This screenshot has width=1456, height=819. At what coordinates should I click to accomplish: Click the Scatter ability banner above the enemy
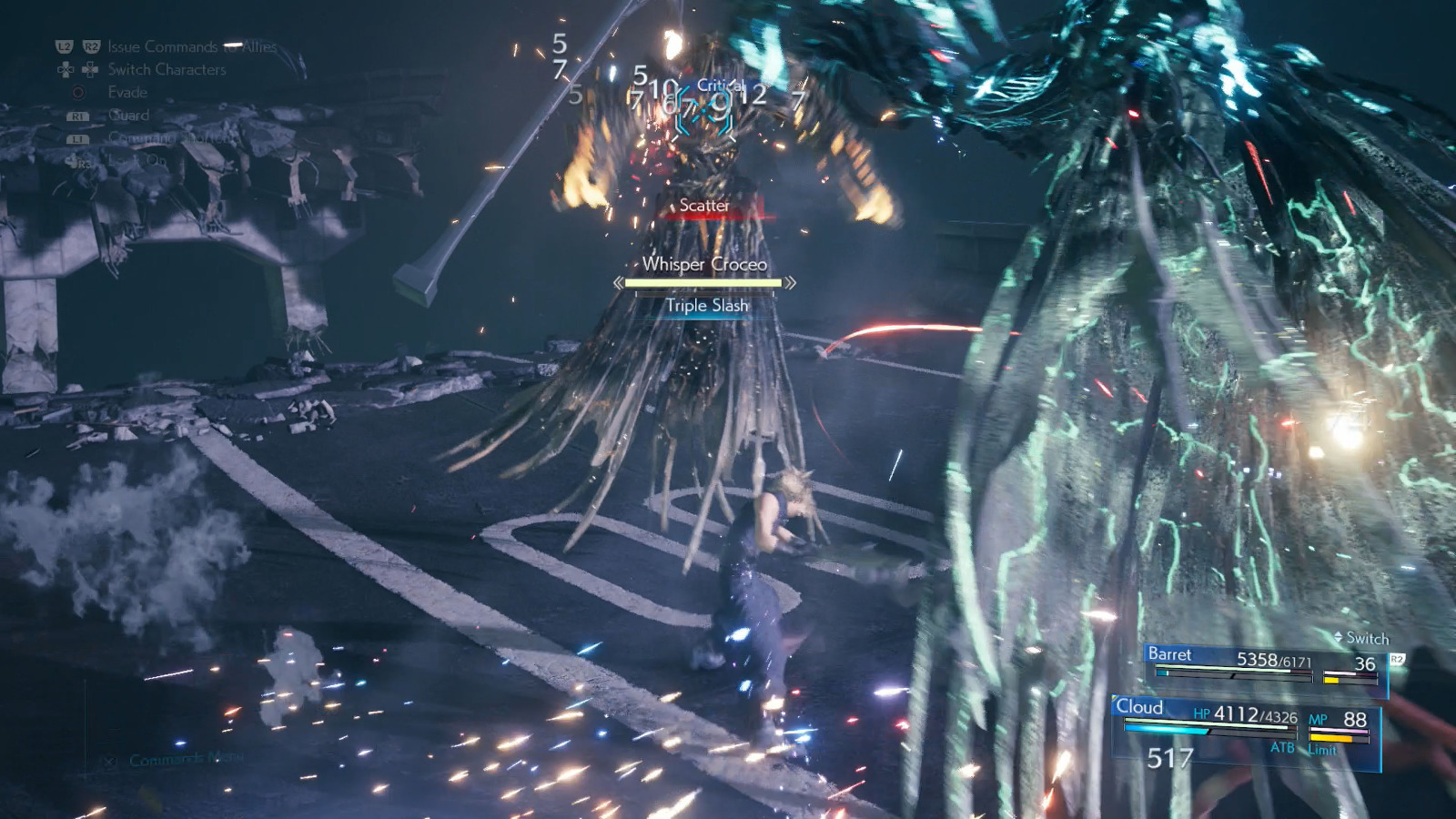[x=703, y=207]
